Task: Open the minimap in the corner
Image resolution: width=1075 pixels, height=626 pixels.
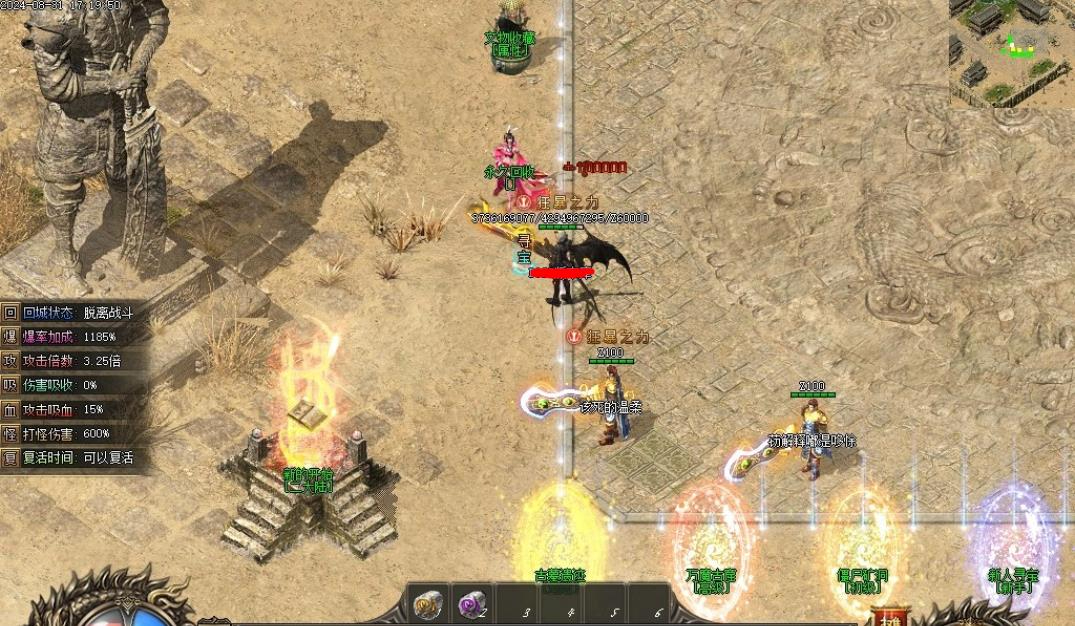Action: [1011, 54]
